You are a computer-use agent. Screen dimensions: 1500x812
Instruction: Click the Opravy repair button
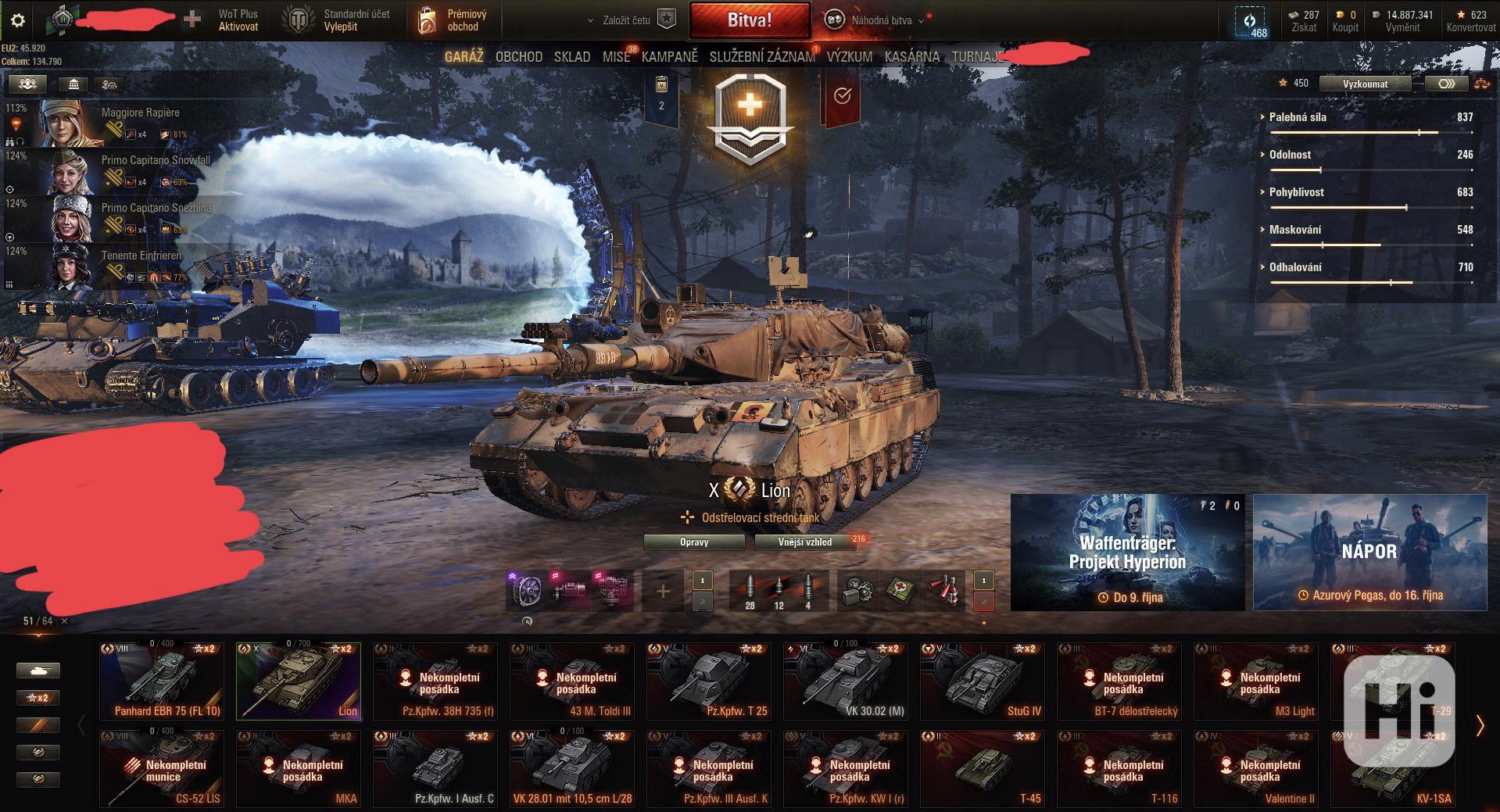[694, 542]
